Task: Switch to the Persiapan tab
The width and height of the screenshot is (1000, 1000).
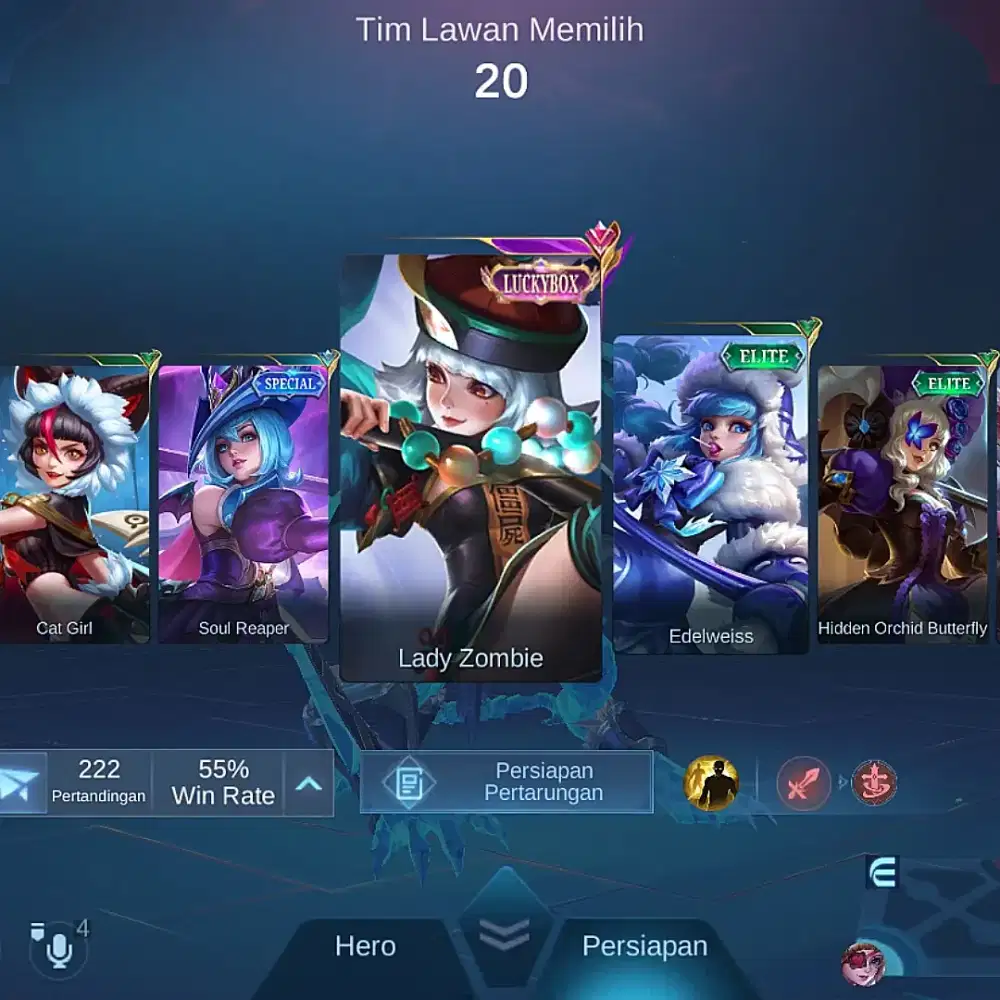Action: coord(644,946)
